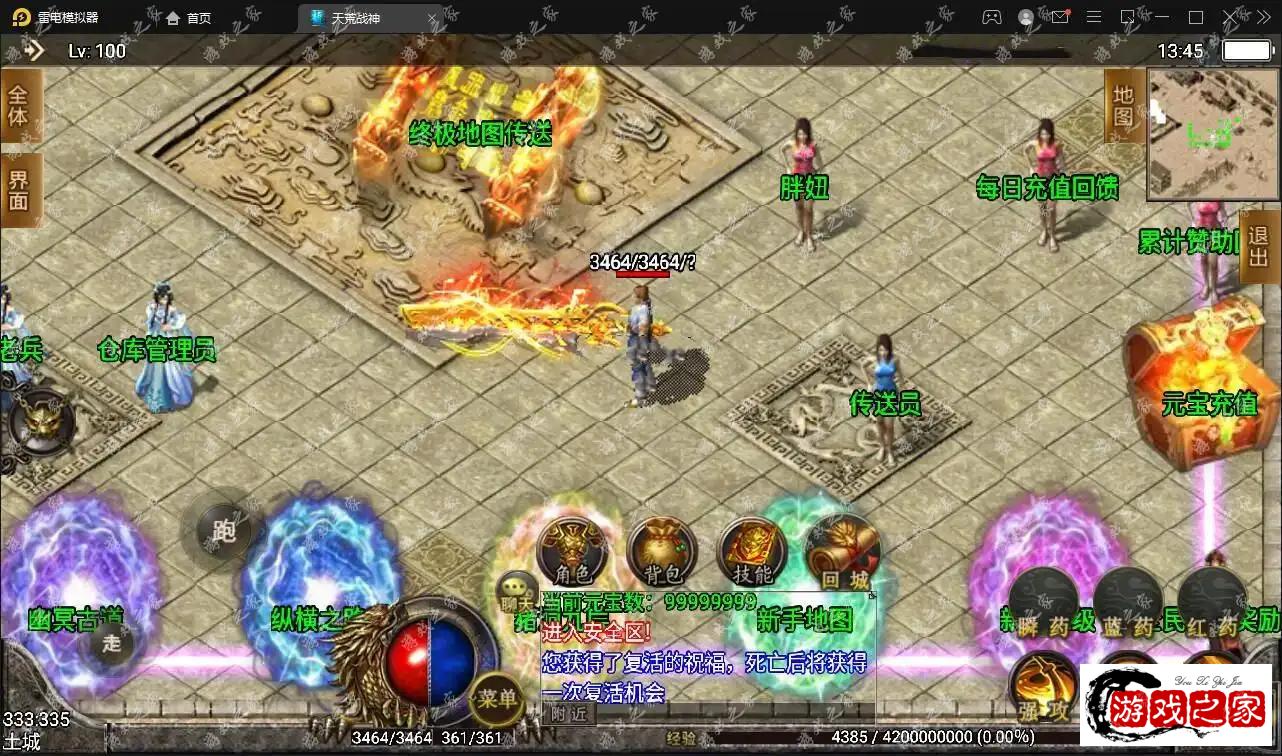Open the 技能 skills menu

click(752, 551)
